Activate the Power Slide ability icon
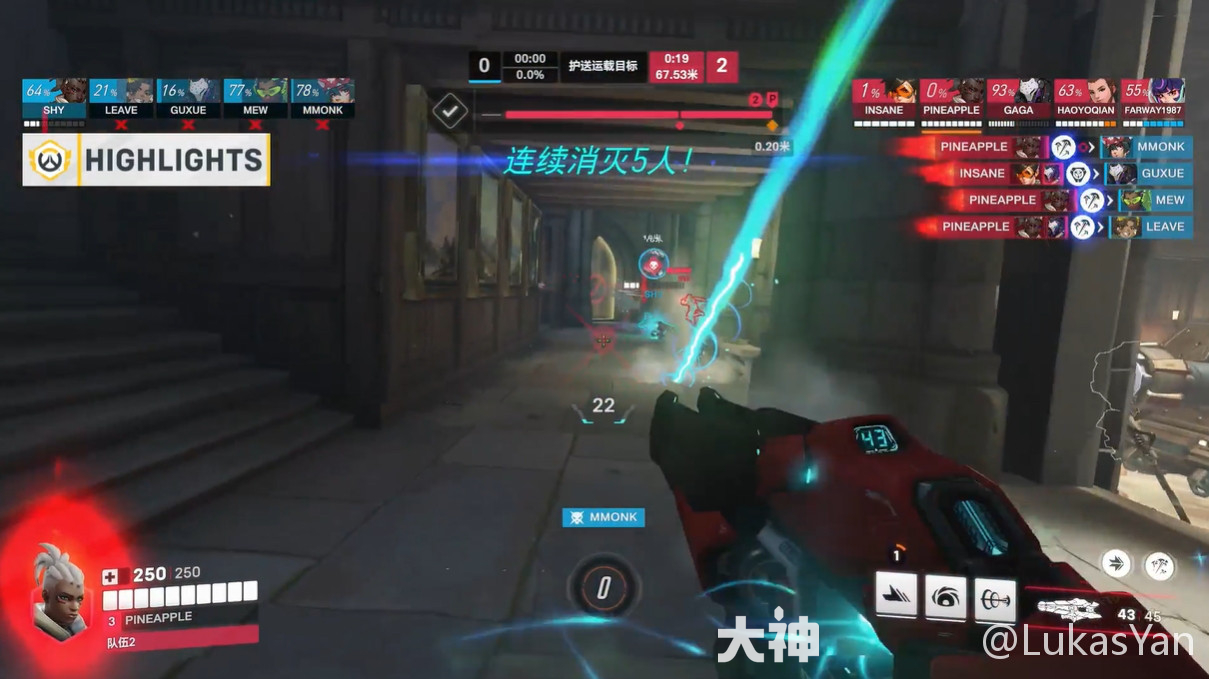The image size is (1209, 679). [x=896, y=595]
